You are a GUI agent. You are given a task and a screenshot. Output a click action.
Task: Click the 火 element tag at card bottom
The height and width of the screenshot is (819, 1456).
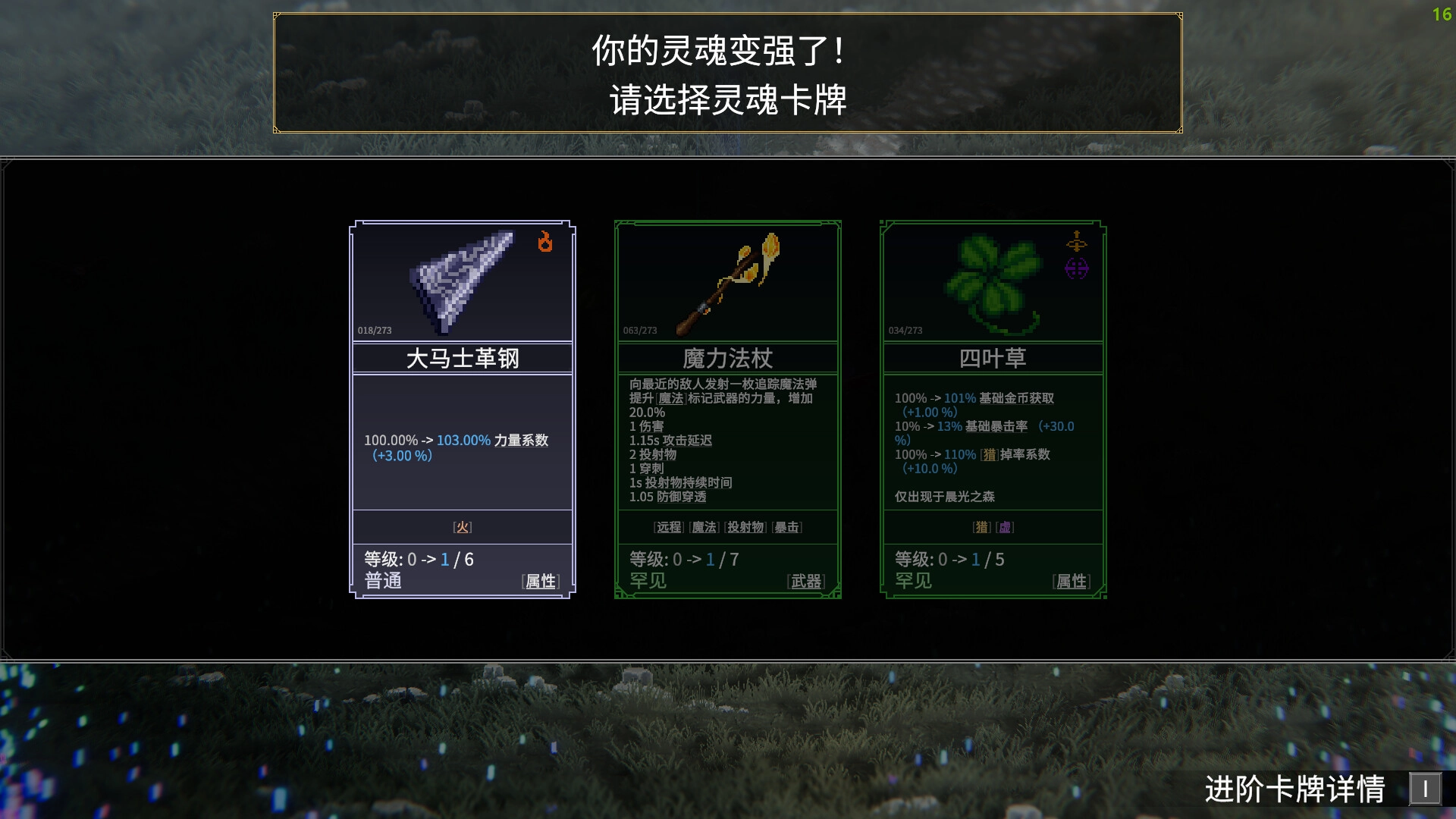[463, 526]
